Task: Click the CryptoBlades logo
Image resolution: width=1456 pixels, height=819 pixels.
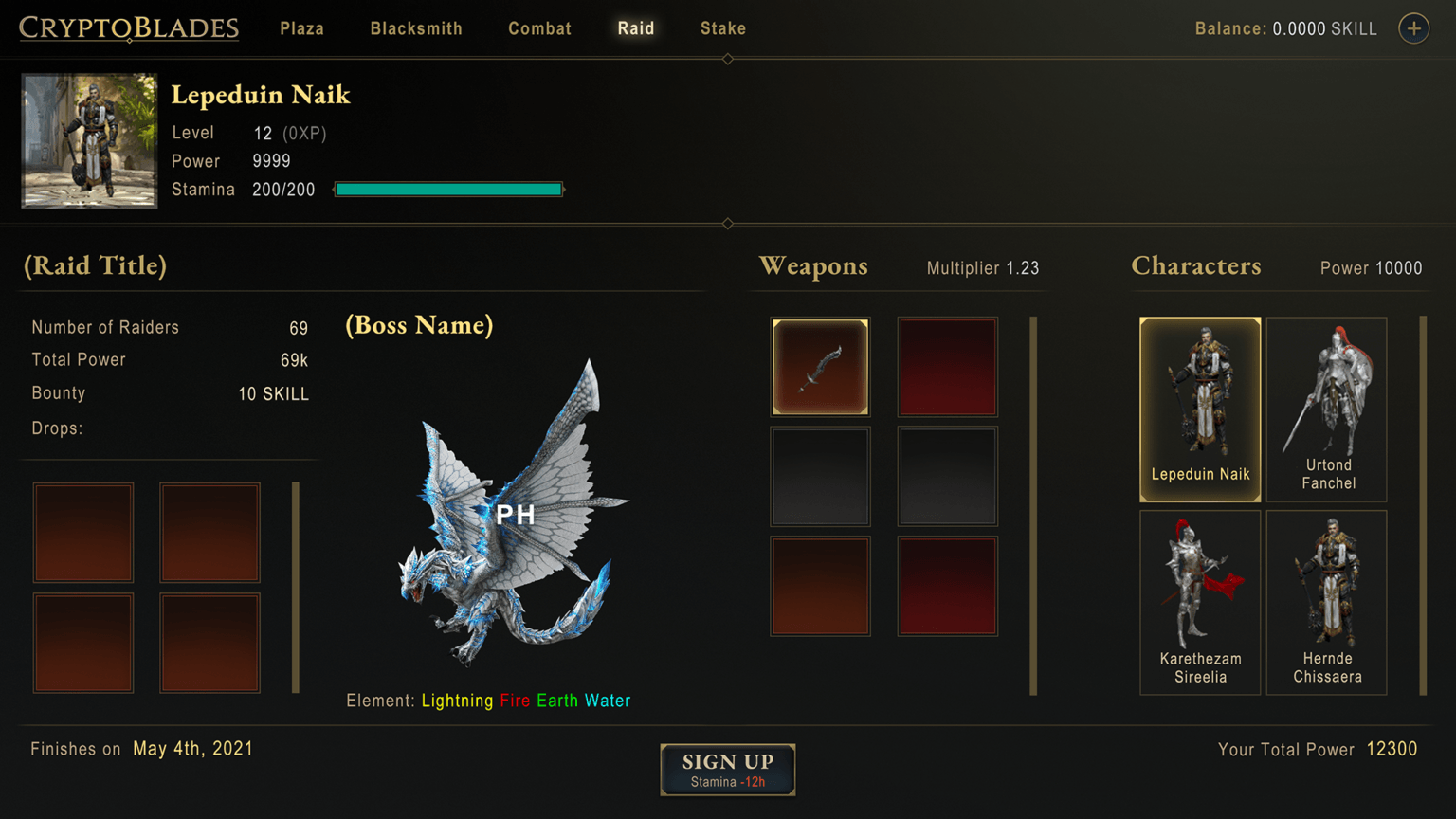Action: pos(129,28)
